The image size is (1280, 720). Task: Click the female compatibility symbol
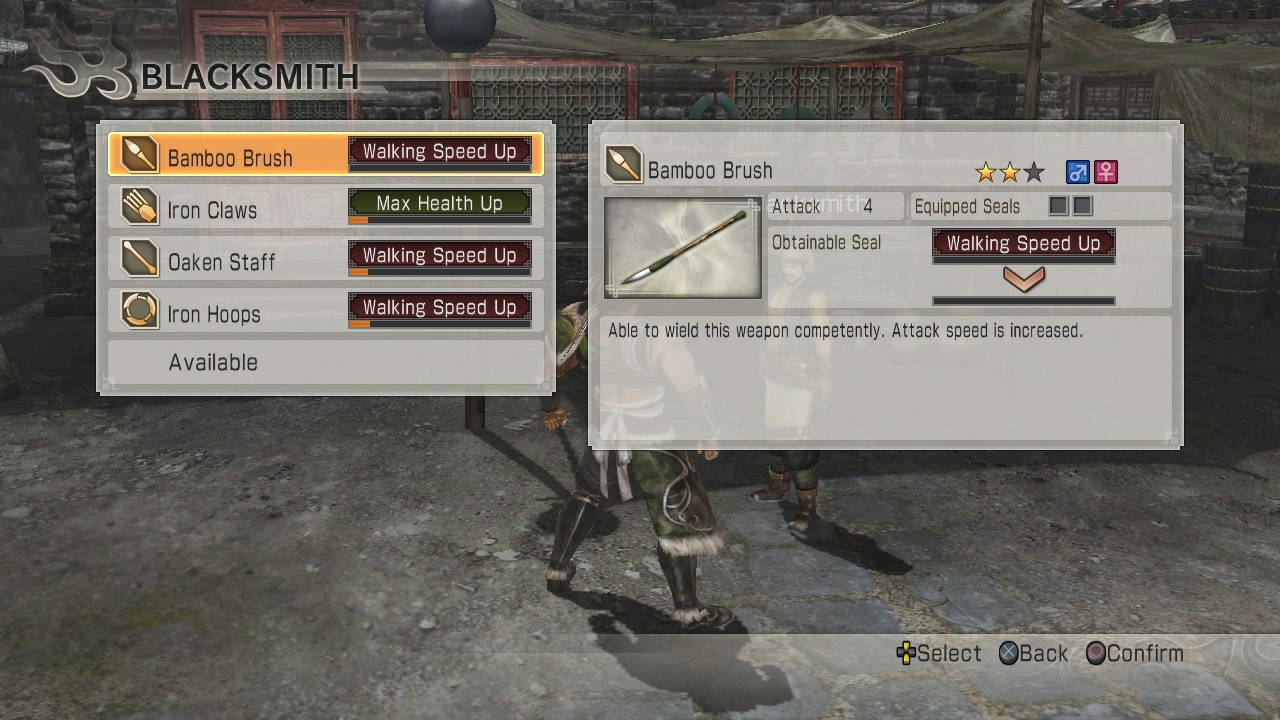pos(1104,171)
